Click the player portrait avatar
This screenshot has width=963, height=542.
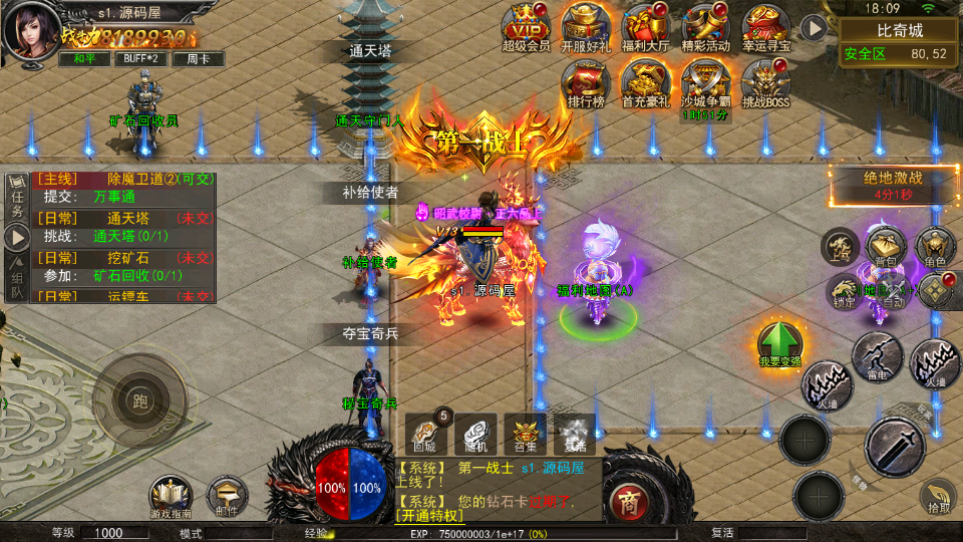click(x=30, y=30)
